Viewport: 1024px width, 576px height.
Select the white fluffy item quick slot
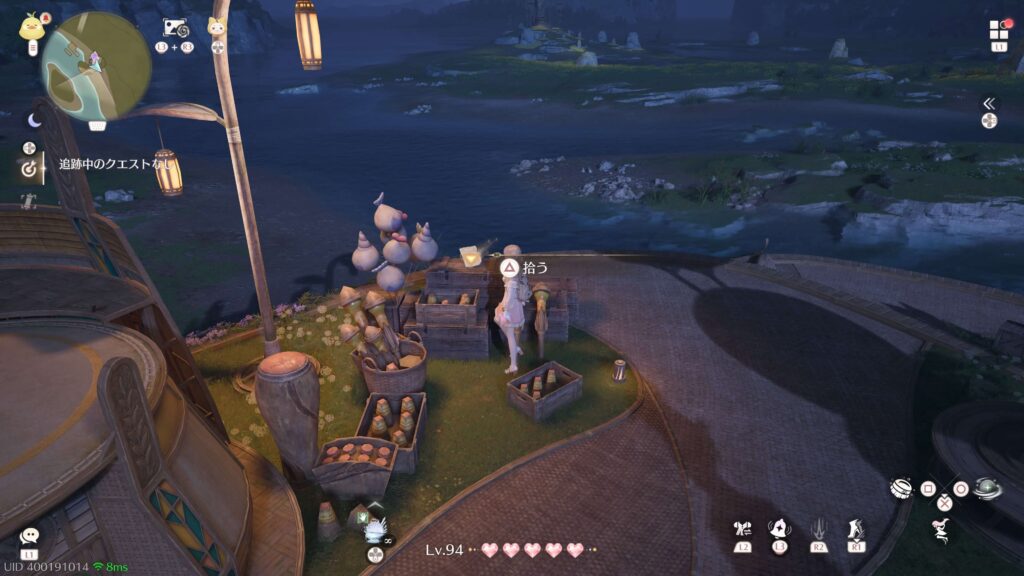click(375, 530)
